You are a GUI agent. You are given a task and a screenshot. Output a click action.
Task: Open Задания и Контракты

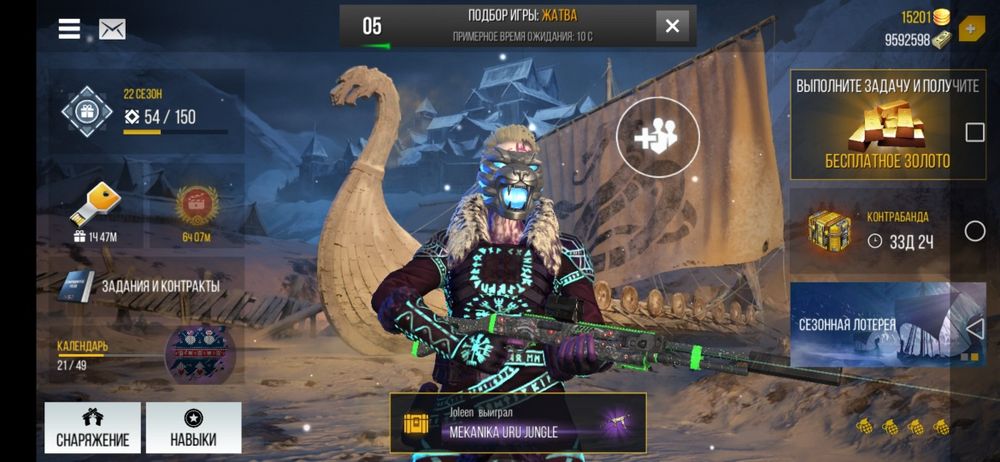144,285
